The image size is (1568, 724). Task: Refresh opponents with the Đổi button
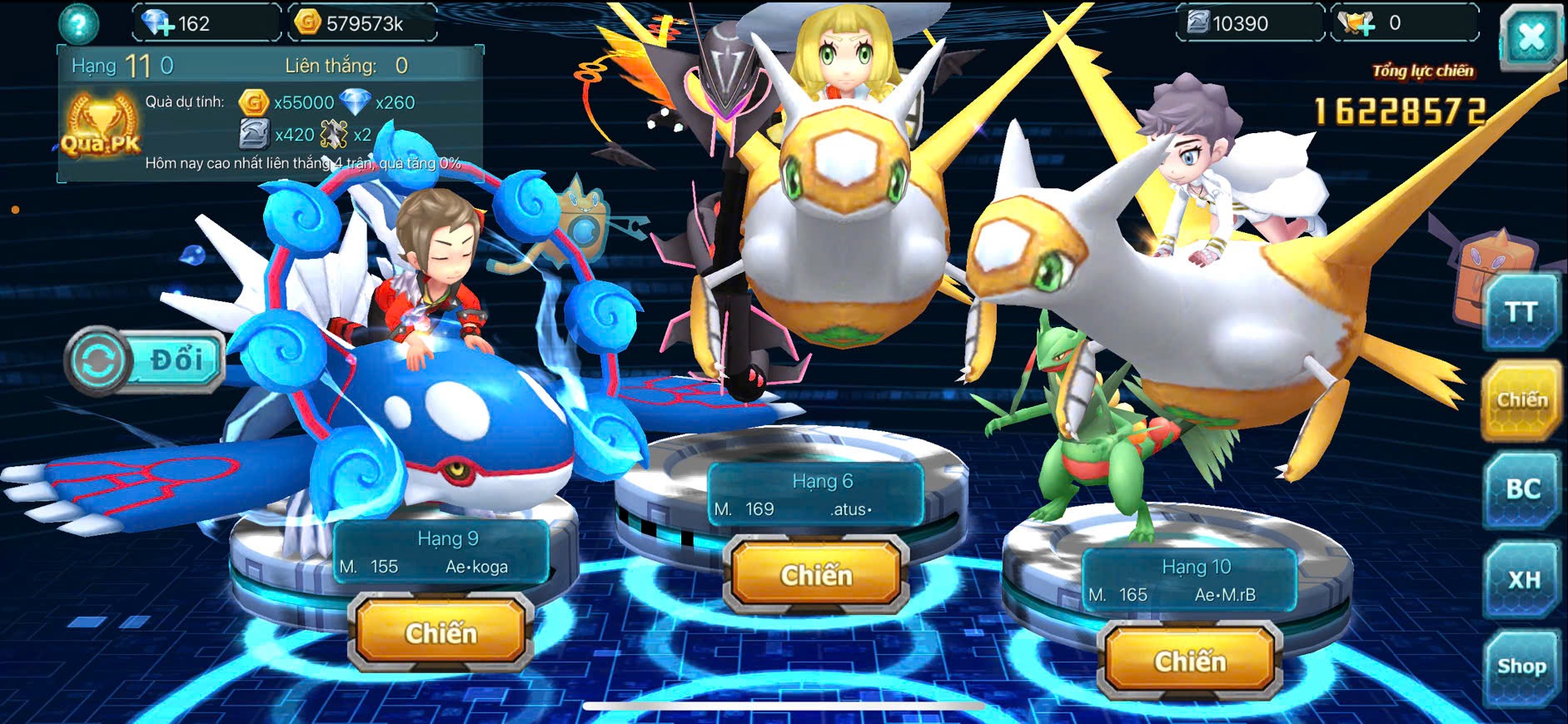coord(147,360)
